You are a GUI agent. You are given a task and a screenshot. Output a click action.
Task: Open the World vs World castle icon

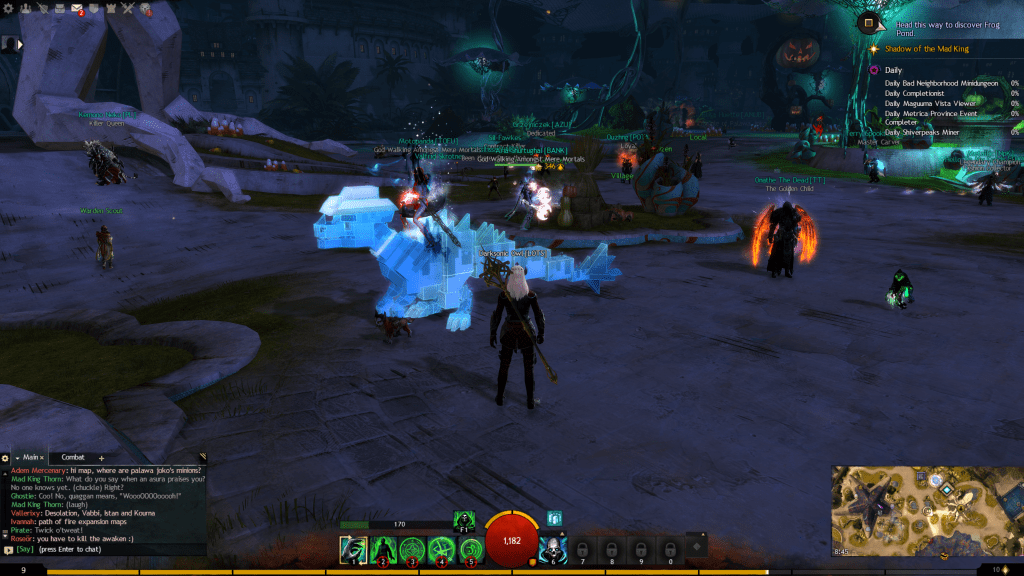tap(110, 9)
